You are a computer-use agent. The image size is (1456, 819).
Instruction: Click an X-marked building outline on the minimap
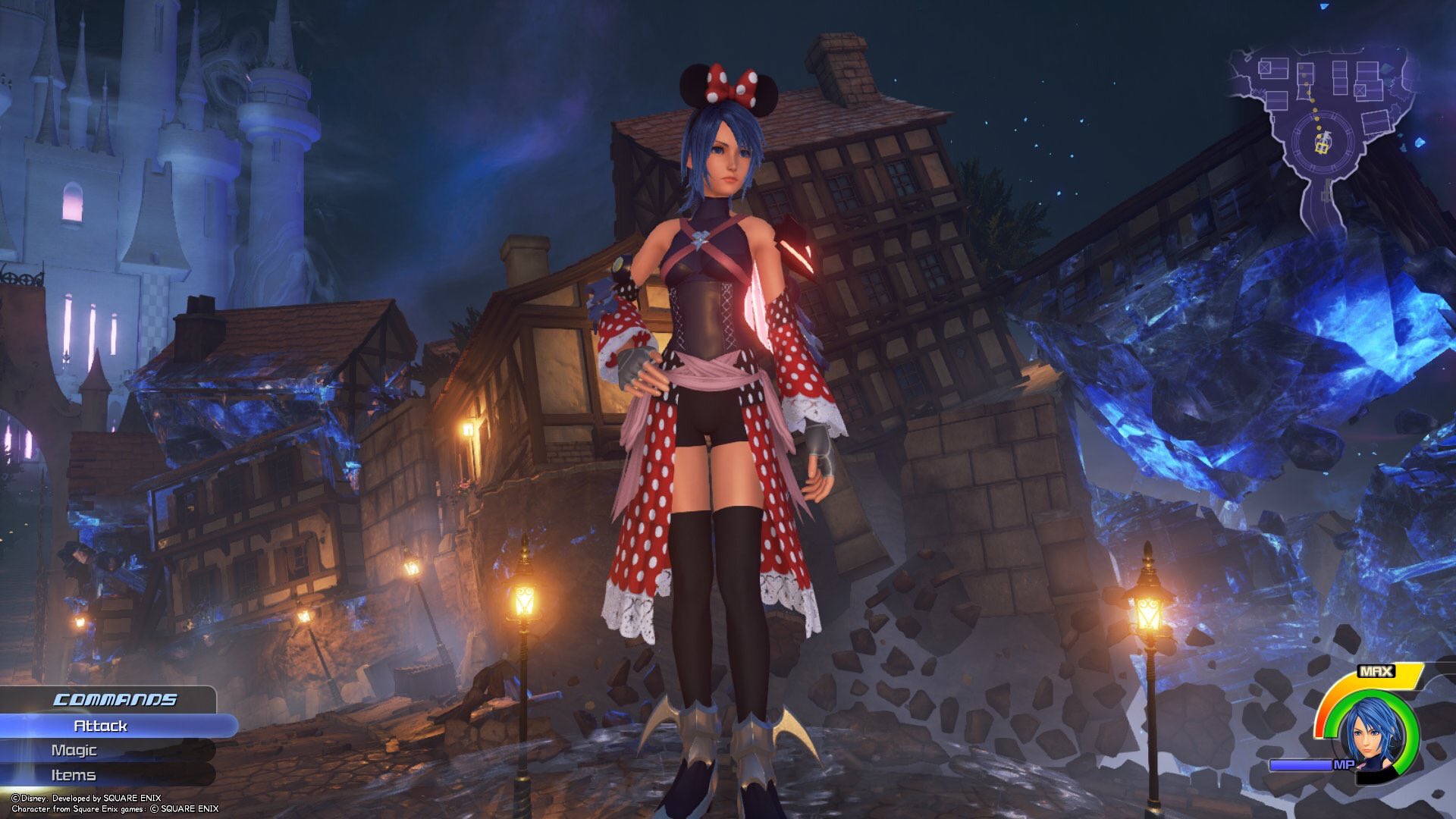pos(1264,67)
